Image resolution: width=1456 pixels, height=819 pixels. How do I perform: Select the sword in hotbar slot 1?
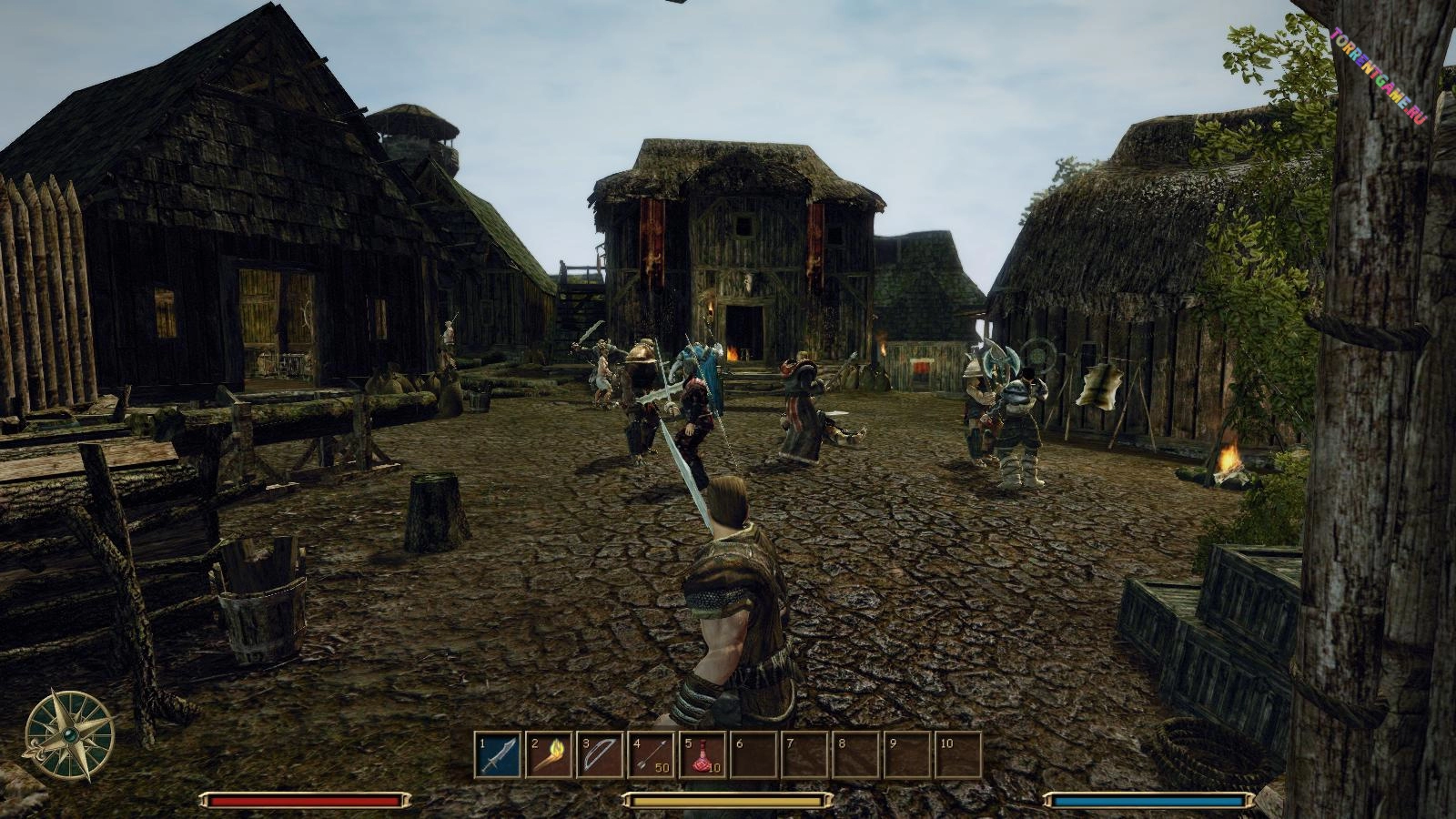pyautogui.click(x=498, y=755)
